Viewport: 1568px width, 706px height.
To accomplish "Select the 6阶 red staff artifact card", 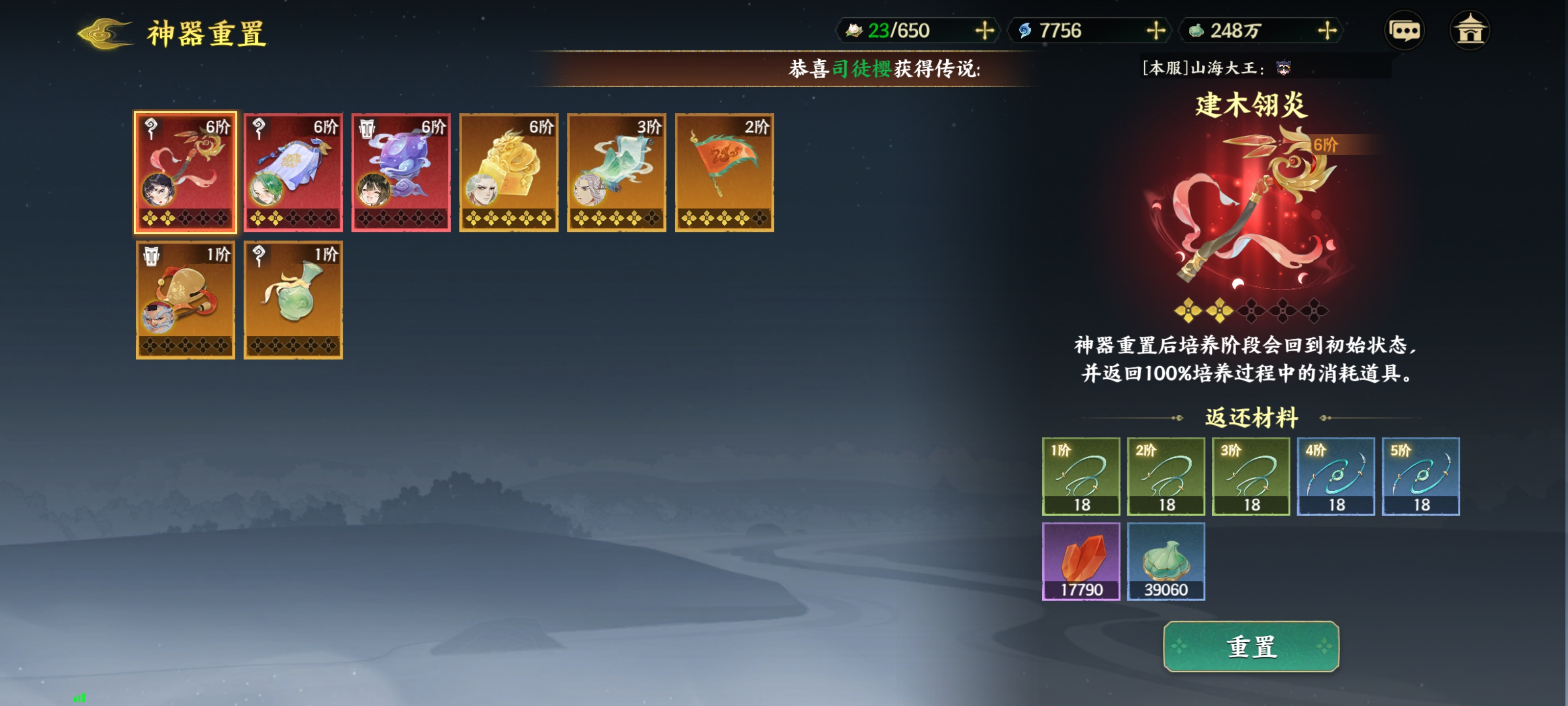I will 185,172.
